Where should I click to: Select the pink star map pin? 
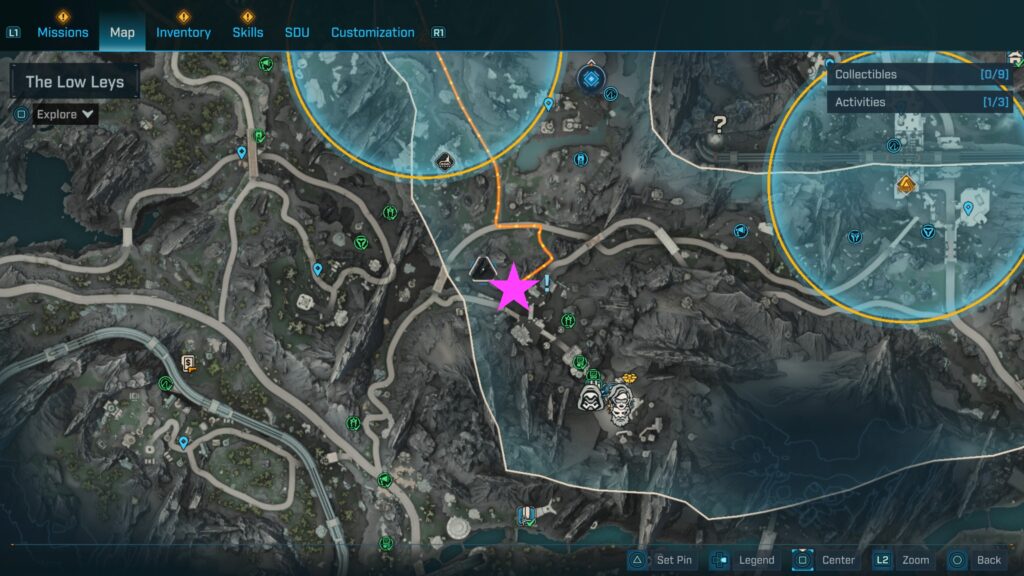point(514,287)
